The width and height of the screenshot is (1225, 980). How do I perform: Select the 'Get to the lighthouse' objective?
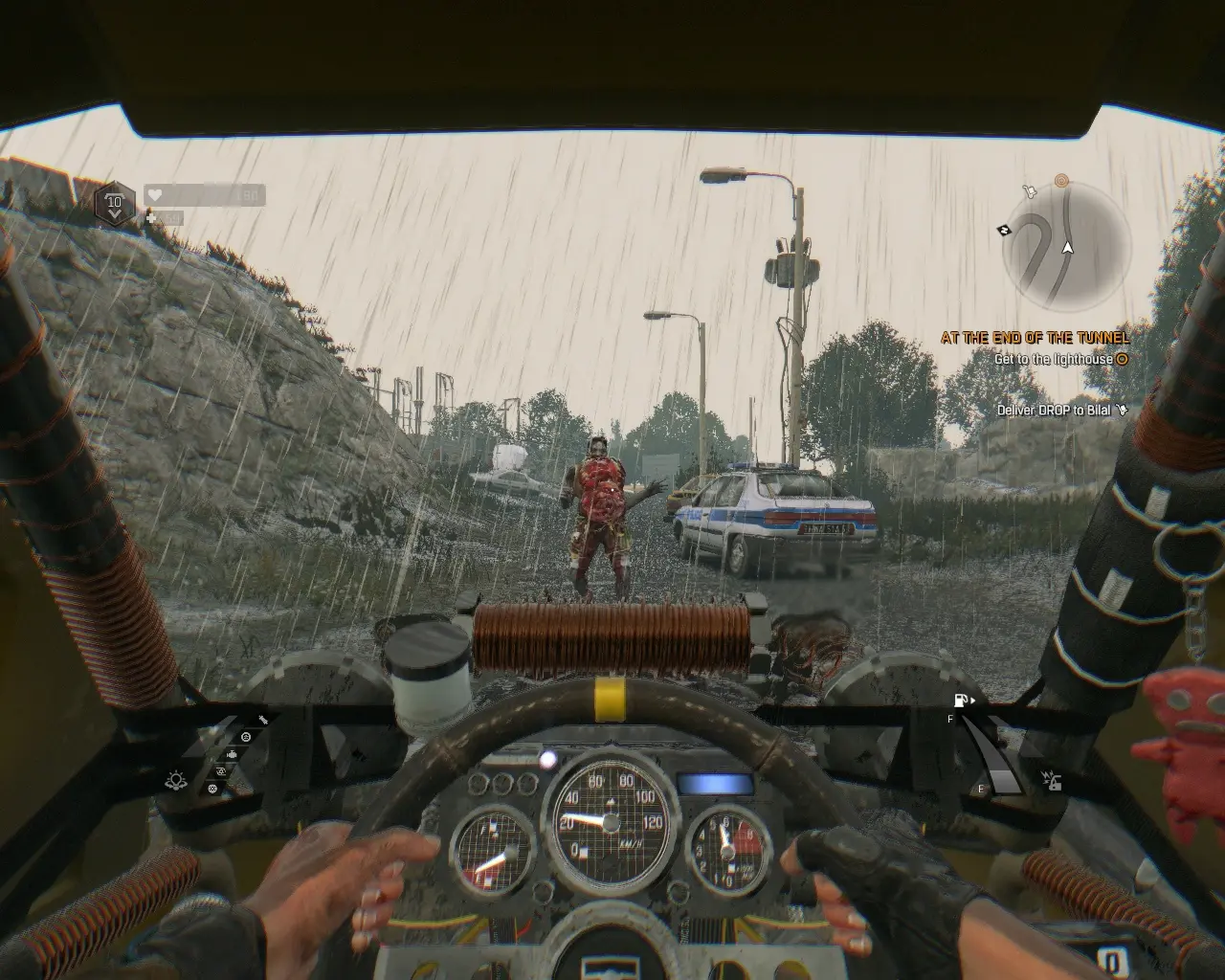(x=1053, y=359)
